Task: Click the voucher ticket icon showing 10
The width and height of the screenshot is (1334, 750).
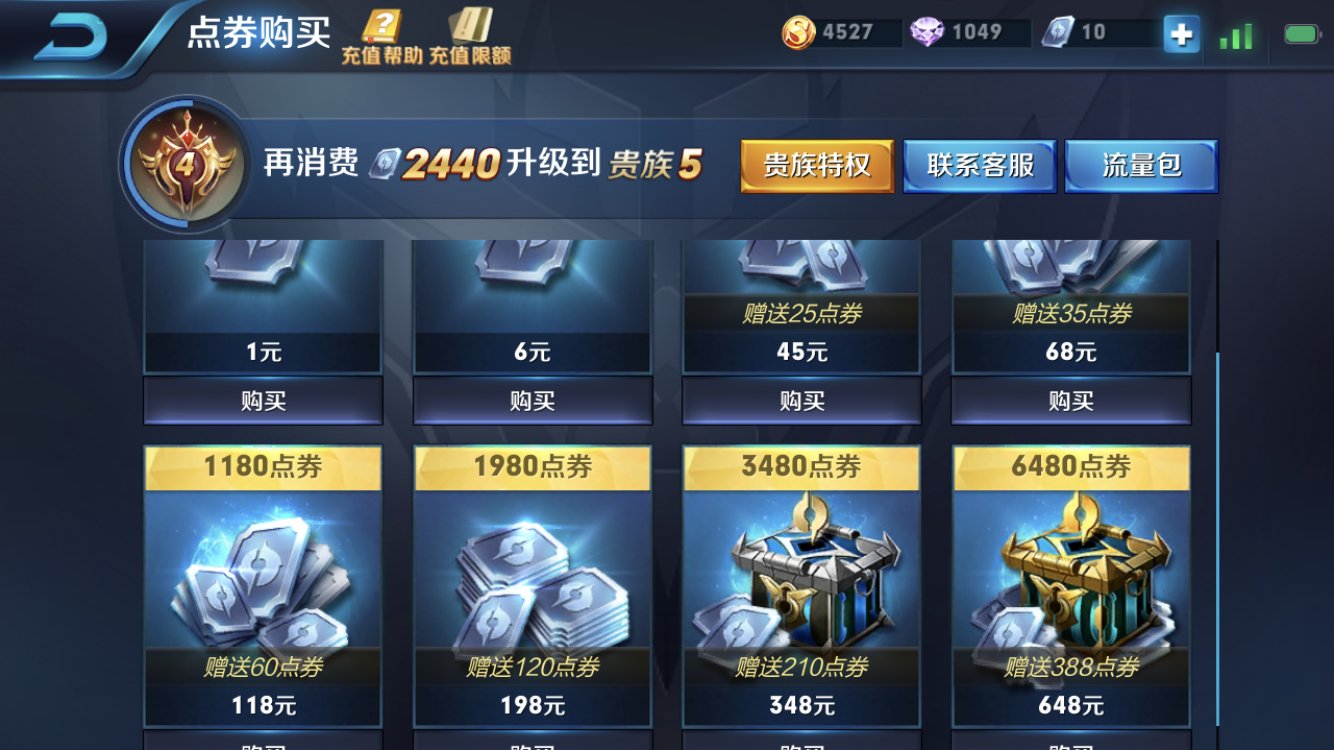Action: (x=1055, y=32)
